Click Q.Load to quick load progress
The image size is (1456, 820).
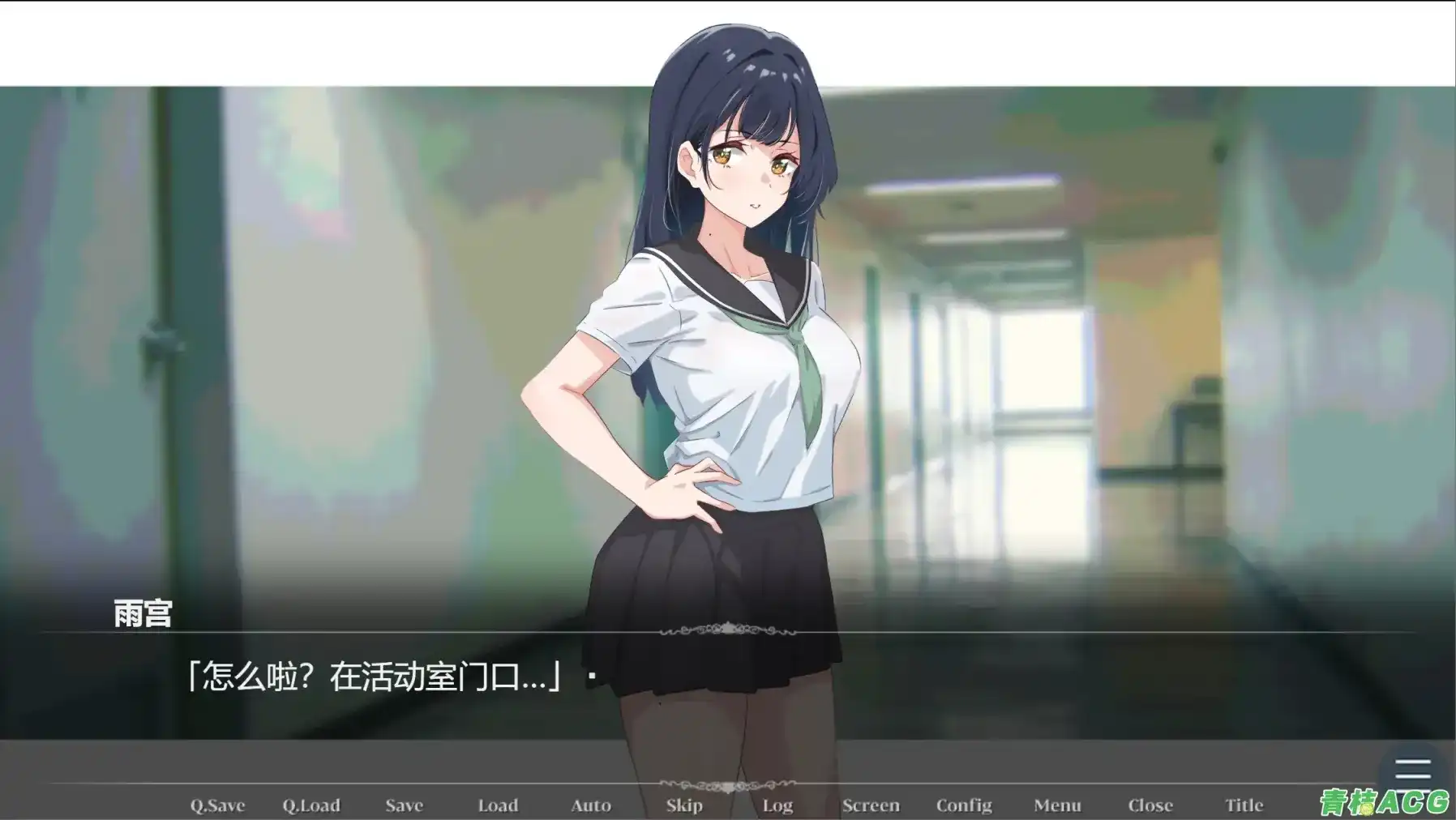point(310,805)
